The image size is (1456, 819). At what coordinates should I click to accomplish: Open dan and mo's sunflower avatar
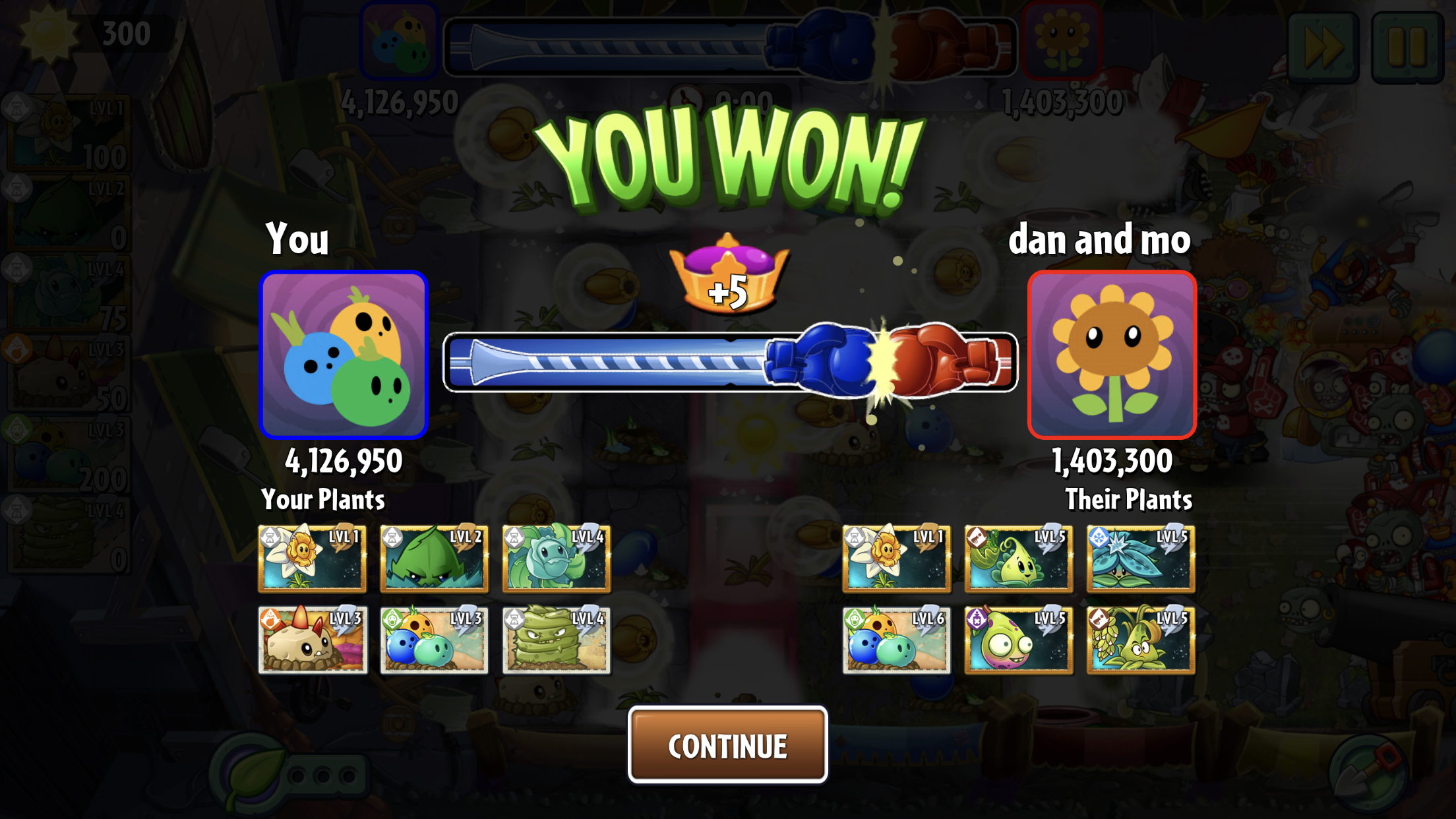click(x=1112, y=355)
